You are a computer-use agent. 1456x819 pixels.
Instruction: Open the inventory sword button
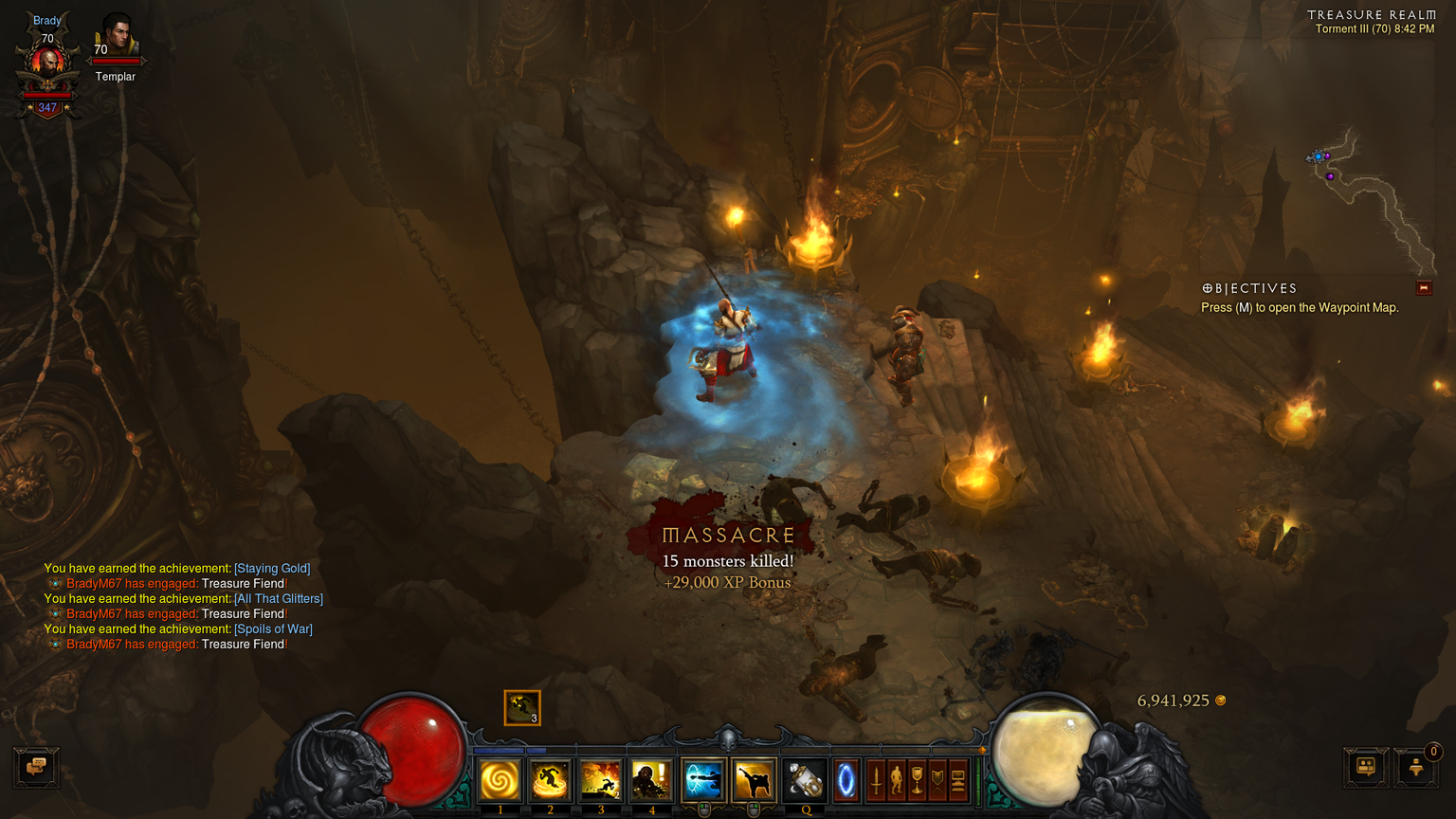point(877,780)
